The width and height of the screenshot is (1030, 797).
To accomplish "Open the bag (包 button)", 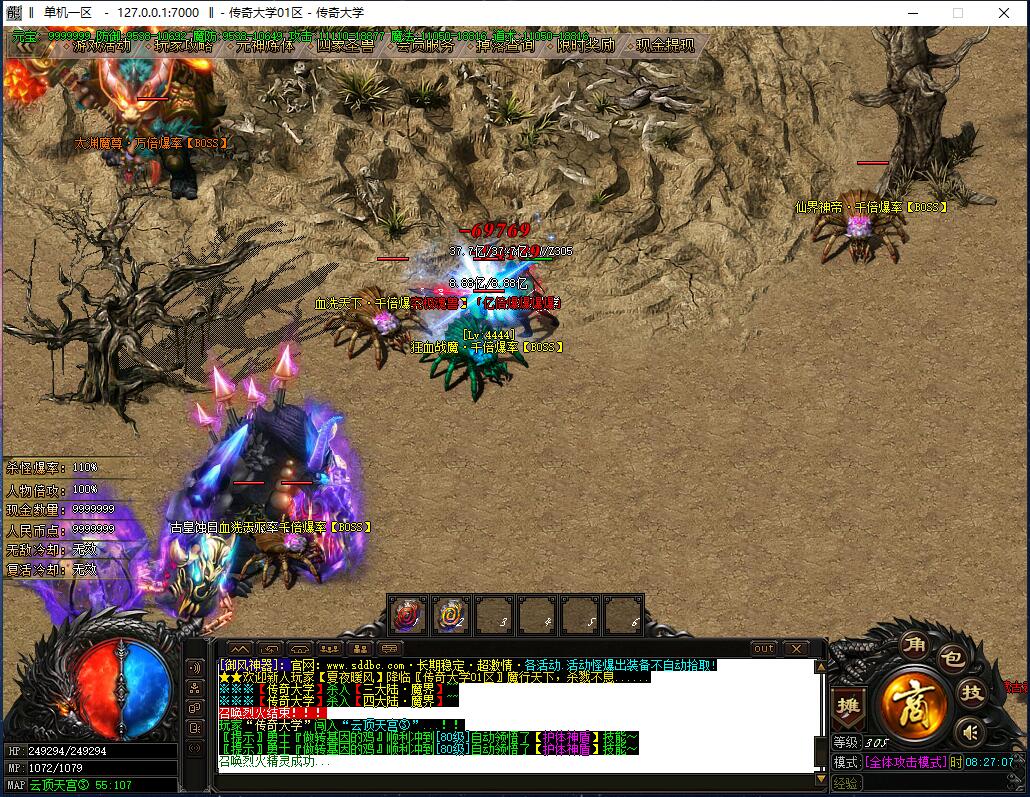I will pyautogui.click(x=951, y=658).
